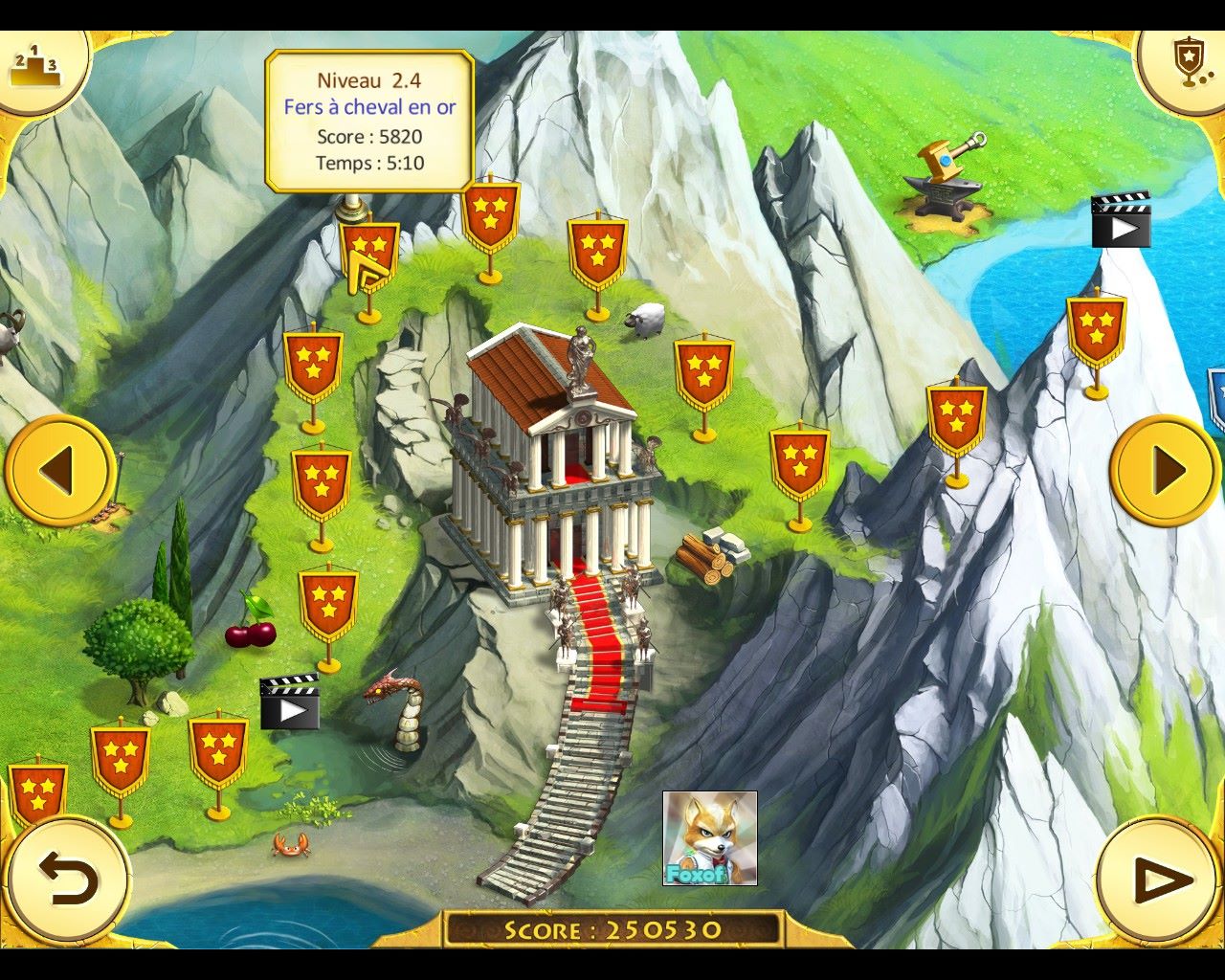Screen dimensions: 1225x980
Task: Watch the cutscene clapperboard beside the sea serpent
Action: tap(289, 702)
